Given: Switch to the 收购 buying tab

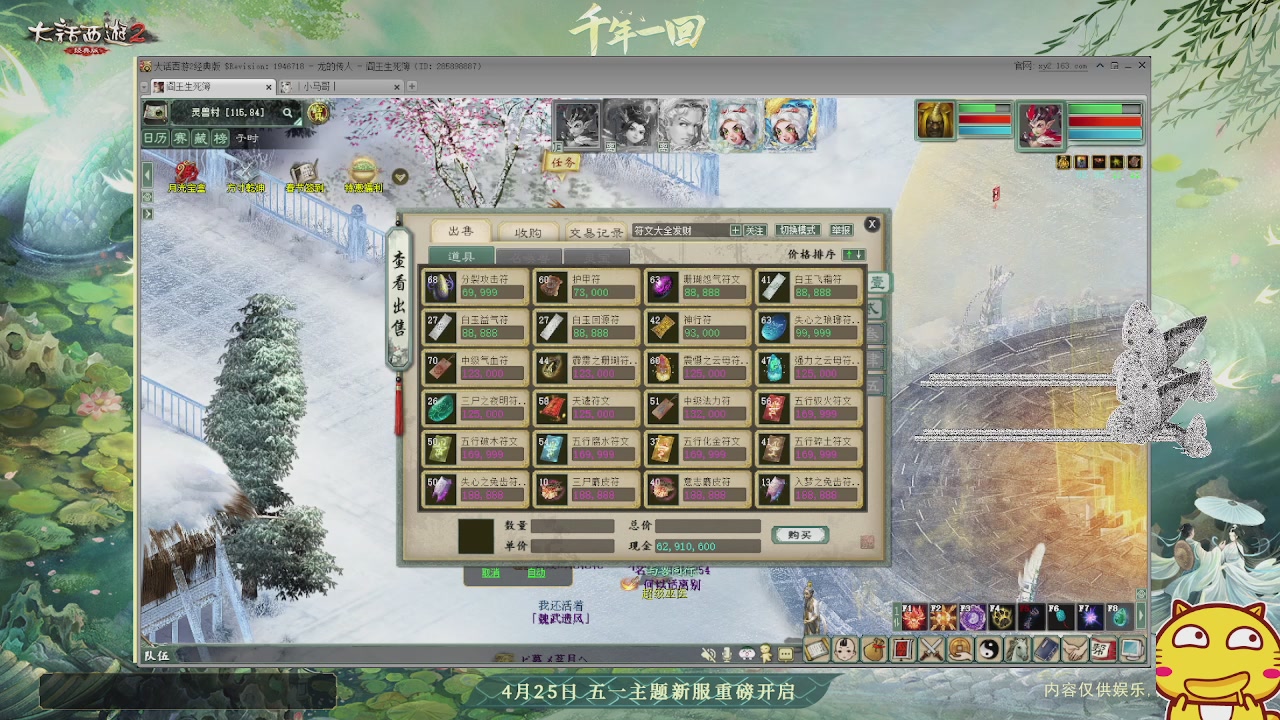Looking at the screenshot, I should 527,232.
